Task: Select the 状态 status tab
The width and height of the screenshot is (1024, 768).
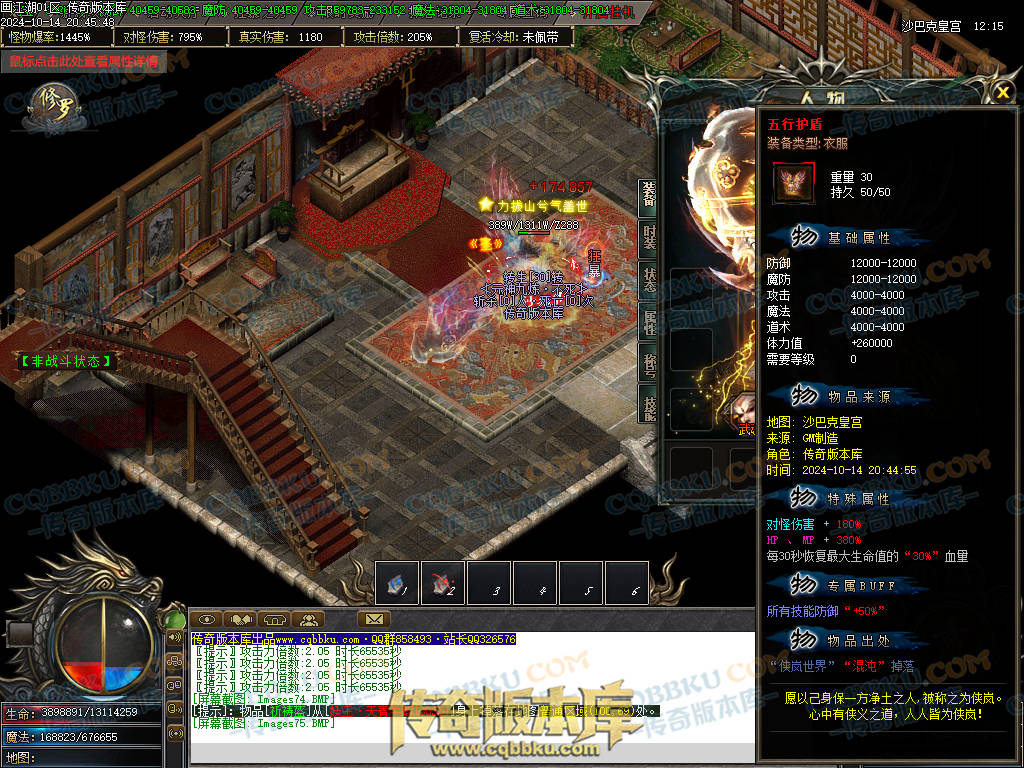Action: pyautogui.click(x=649, y=280)
